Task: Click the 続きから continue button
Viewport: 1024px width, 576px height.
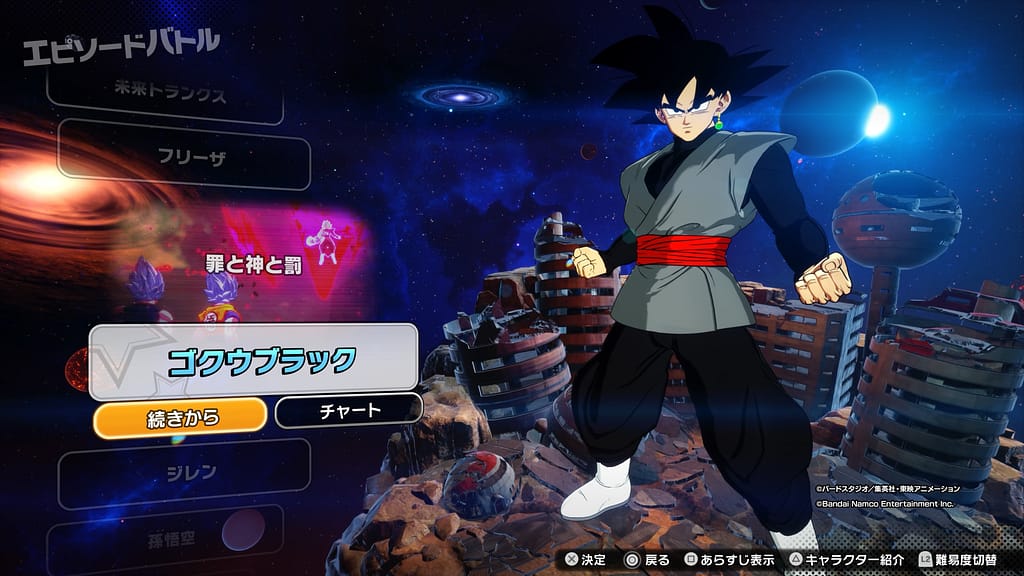Action: tap(180, 415)
